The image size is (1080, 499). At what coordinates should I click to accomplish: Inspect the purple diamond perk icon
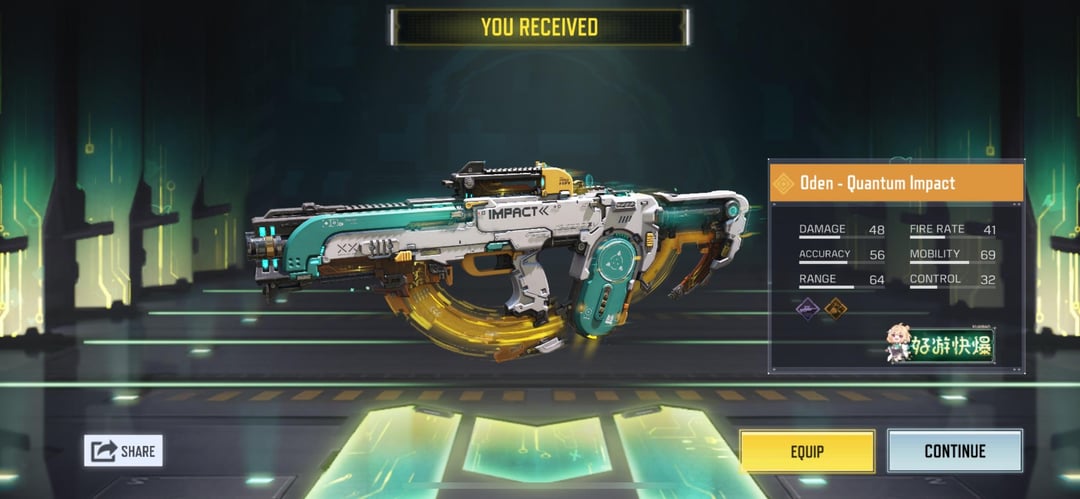[807, 310]
